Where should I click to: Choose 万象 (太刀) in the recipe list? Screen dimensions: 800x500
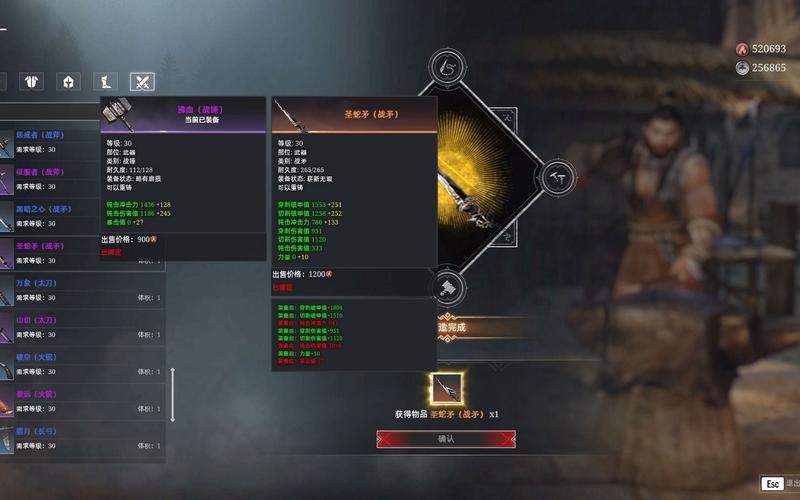80,290
